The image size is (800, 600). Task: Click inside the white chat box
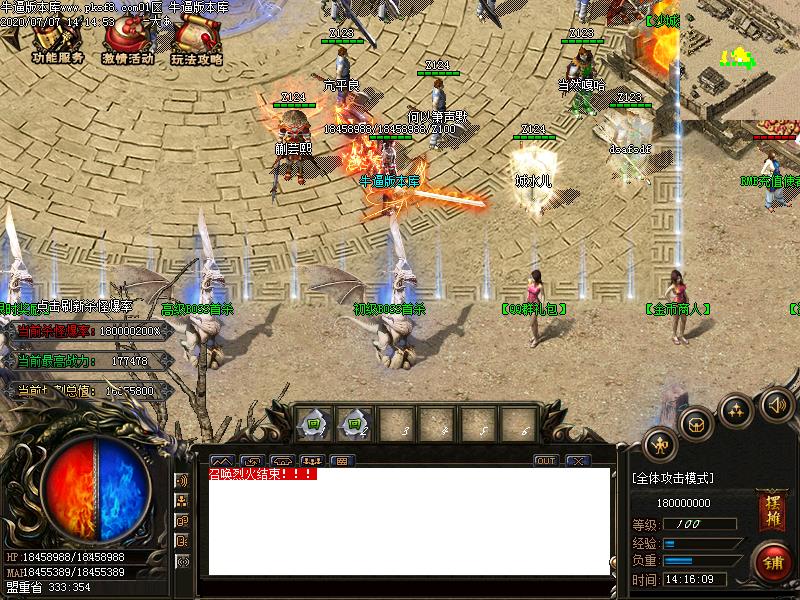coord(408,525)
